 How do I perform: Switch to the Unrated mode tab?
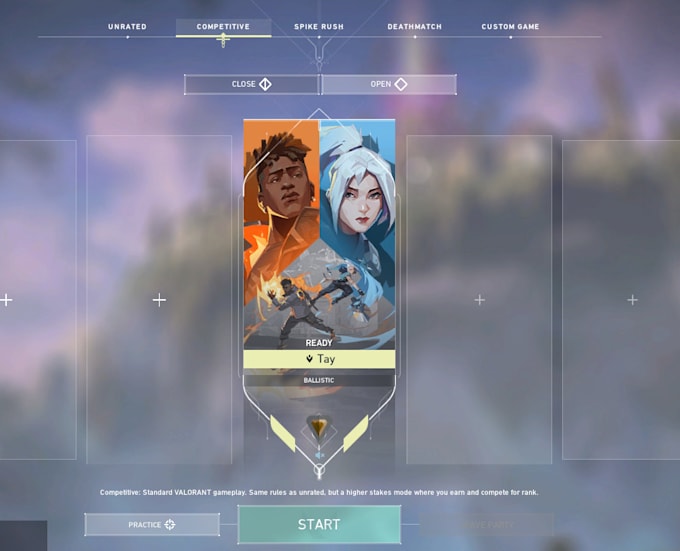pyautogui.click(x=126, y=27)
